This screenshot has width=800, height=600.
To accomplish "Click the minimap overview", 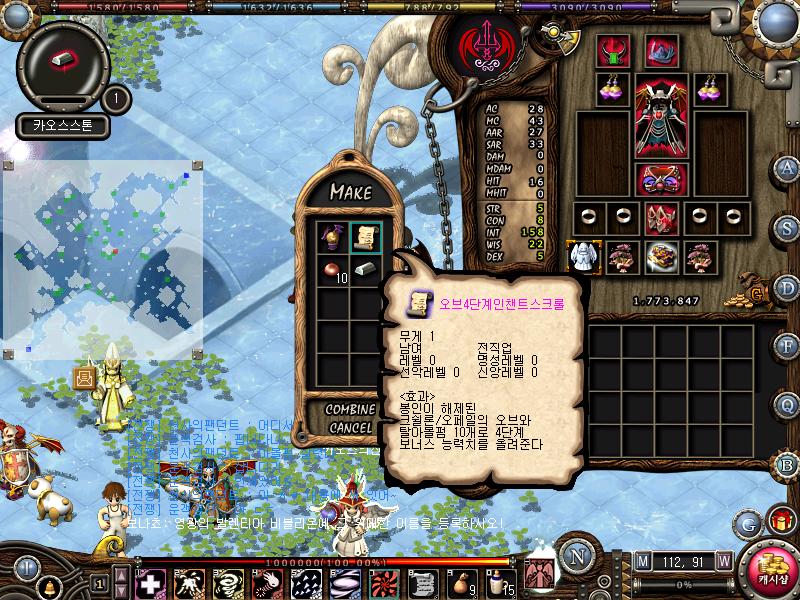I will tap(104, 260).
